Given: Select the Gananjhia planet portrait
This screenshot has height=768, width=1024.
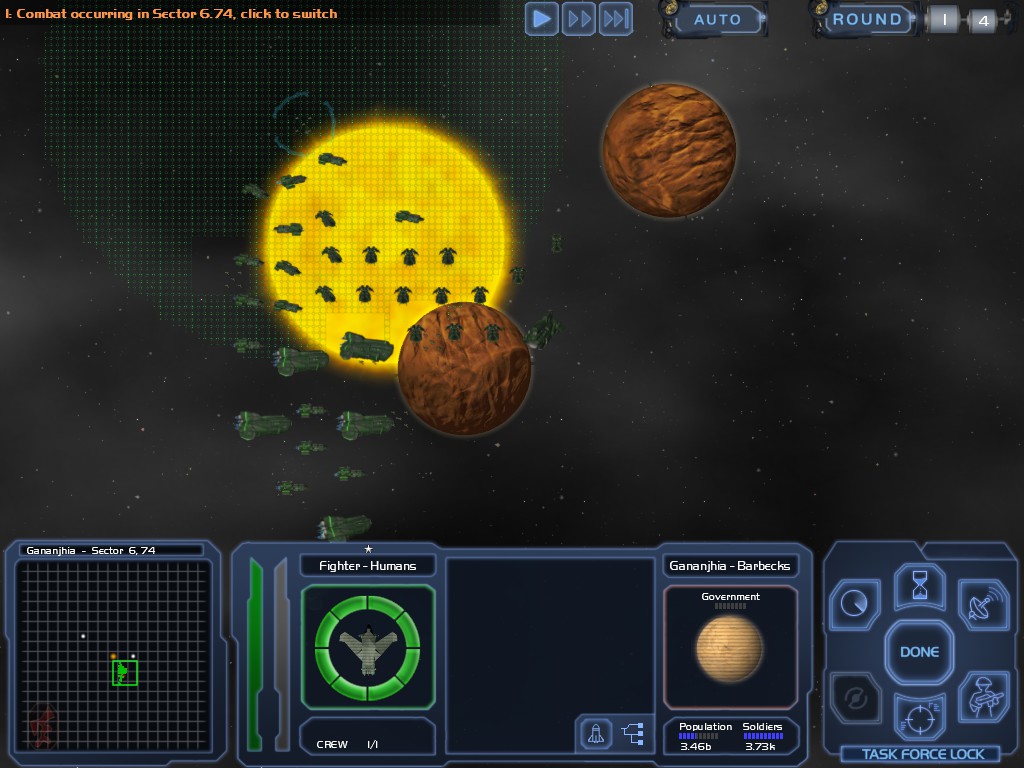Looking at the screenshot, I should click(x=730, y=647).
